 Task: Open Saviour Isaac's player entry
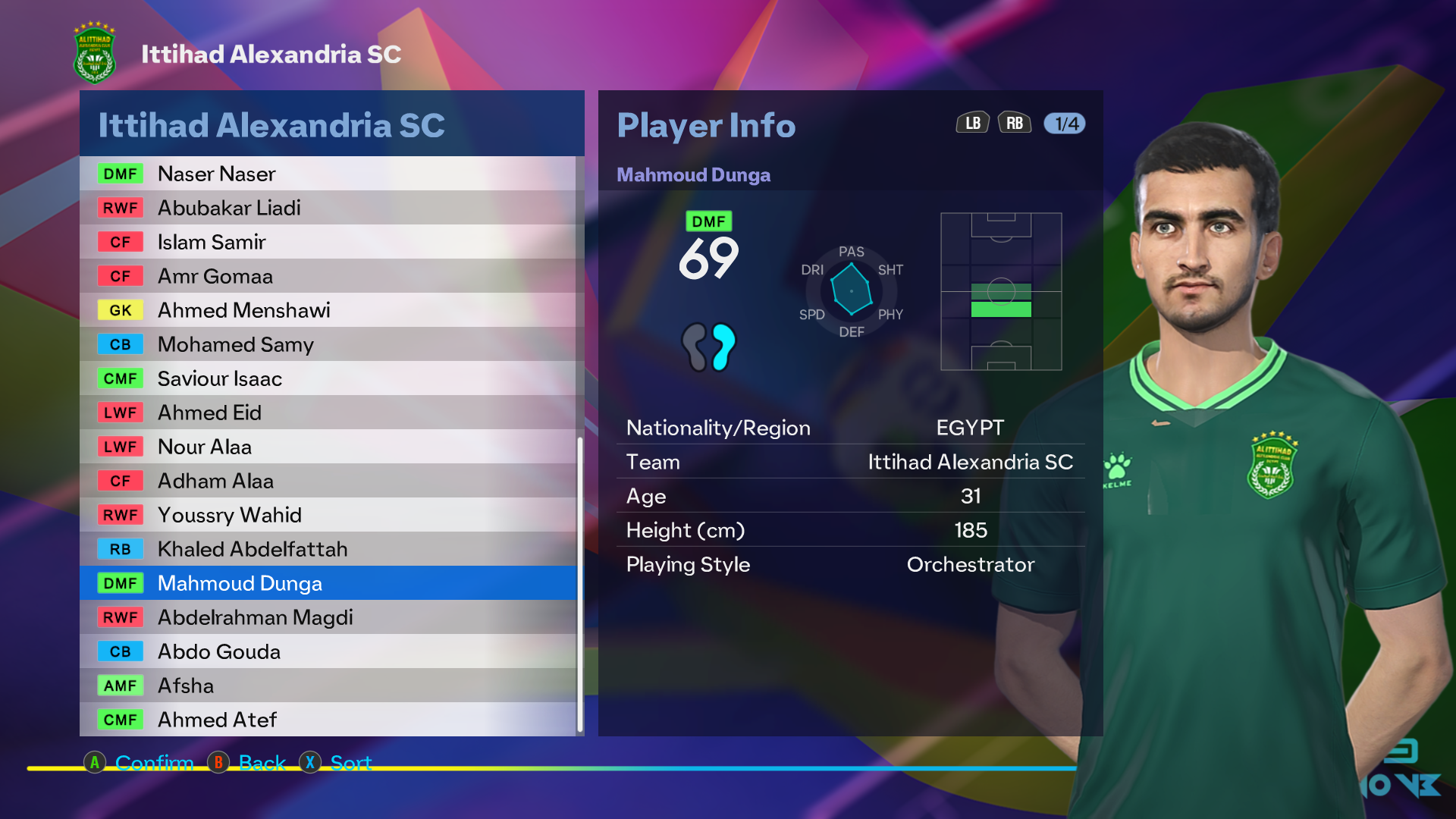click(x=328, y=378)
